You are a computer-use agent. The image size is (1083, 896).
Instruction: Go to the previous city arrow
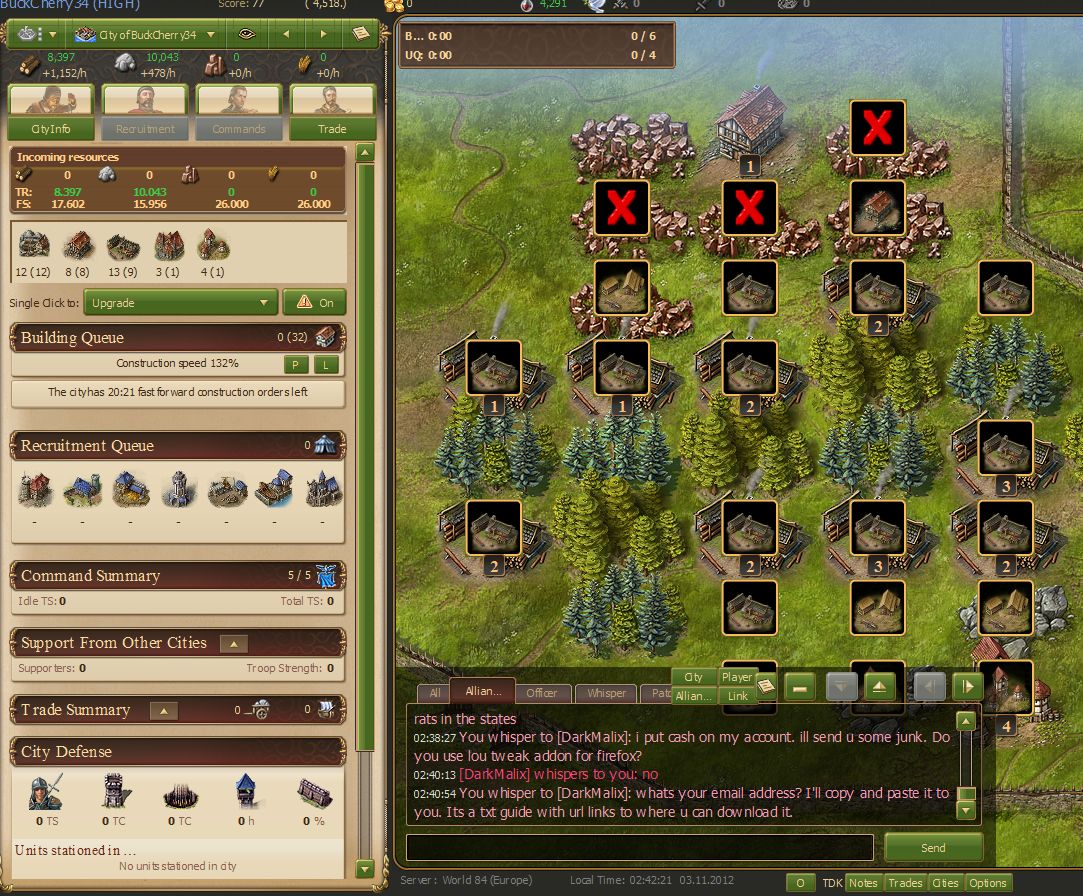(286, 35)
